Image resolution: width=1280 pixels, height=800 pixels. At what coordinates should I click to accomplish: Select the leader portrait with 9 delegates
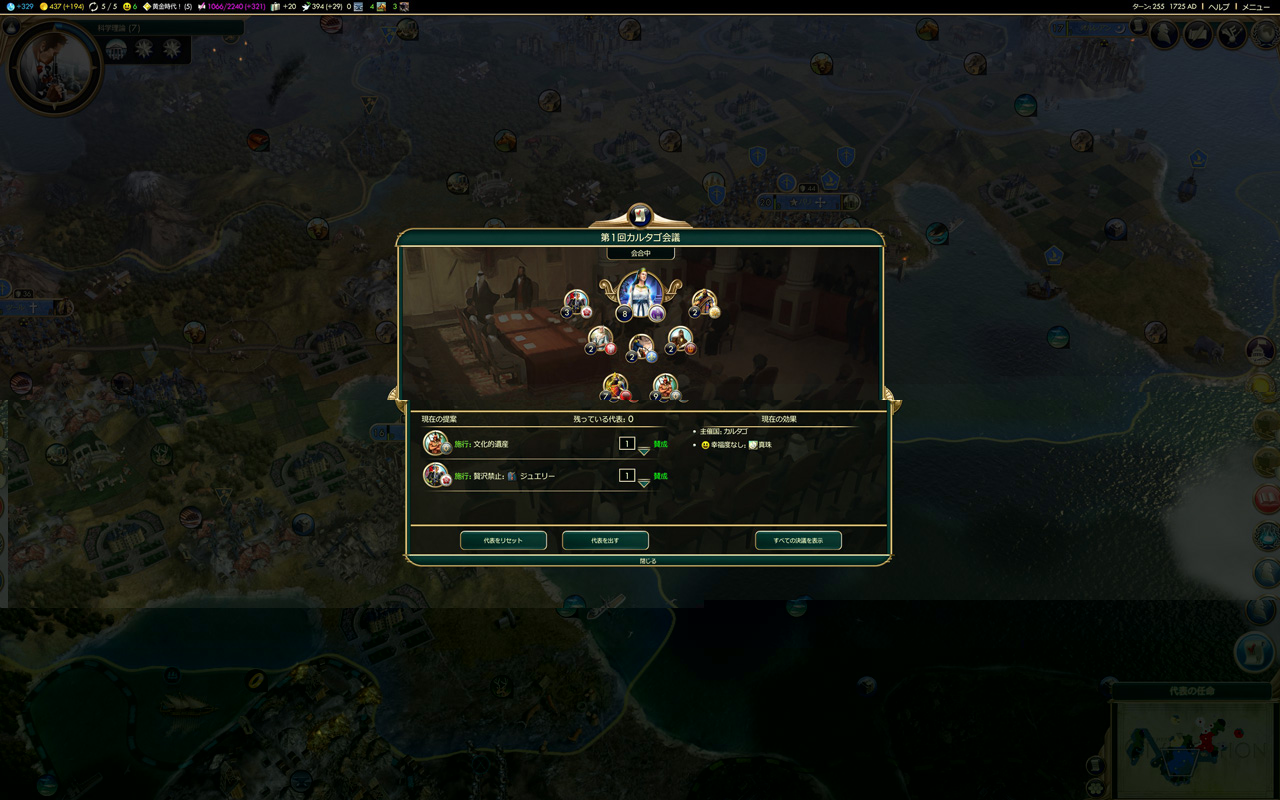665,386
